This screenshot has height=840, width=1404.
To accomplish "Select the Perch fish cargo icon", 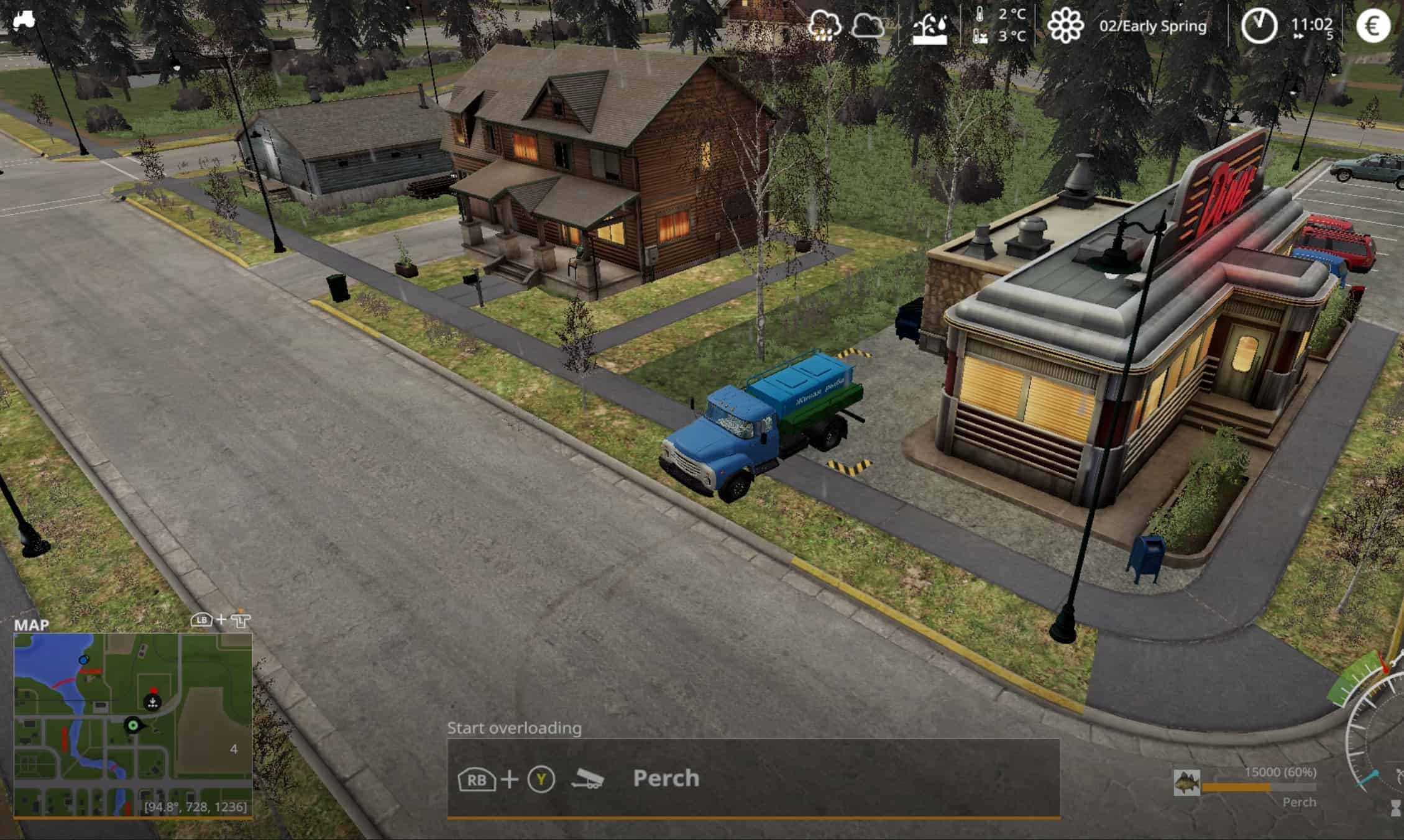I will coord(1186,783).
